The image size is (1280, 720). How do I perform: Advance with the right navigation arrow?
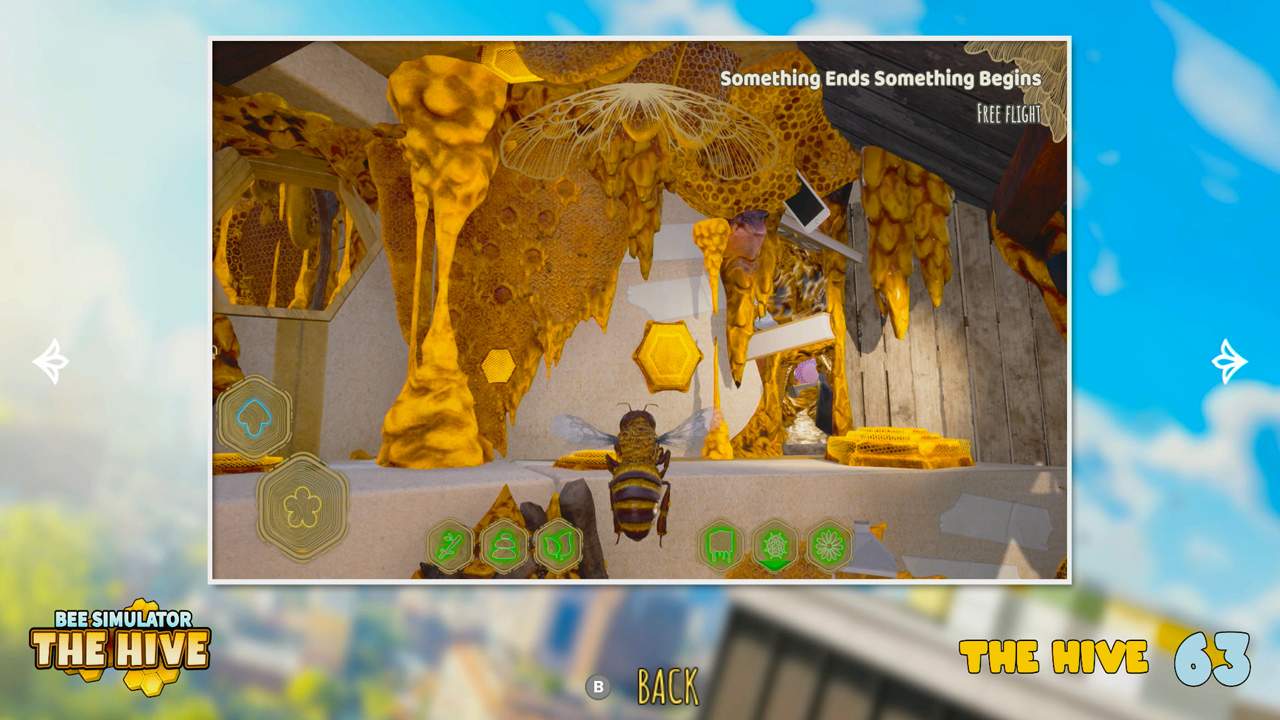[x=1228, y=360]
